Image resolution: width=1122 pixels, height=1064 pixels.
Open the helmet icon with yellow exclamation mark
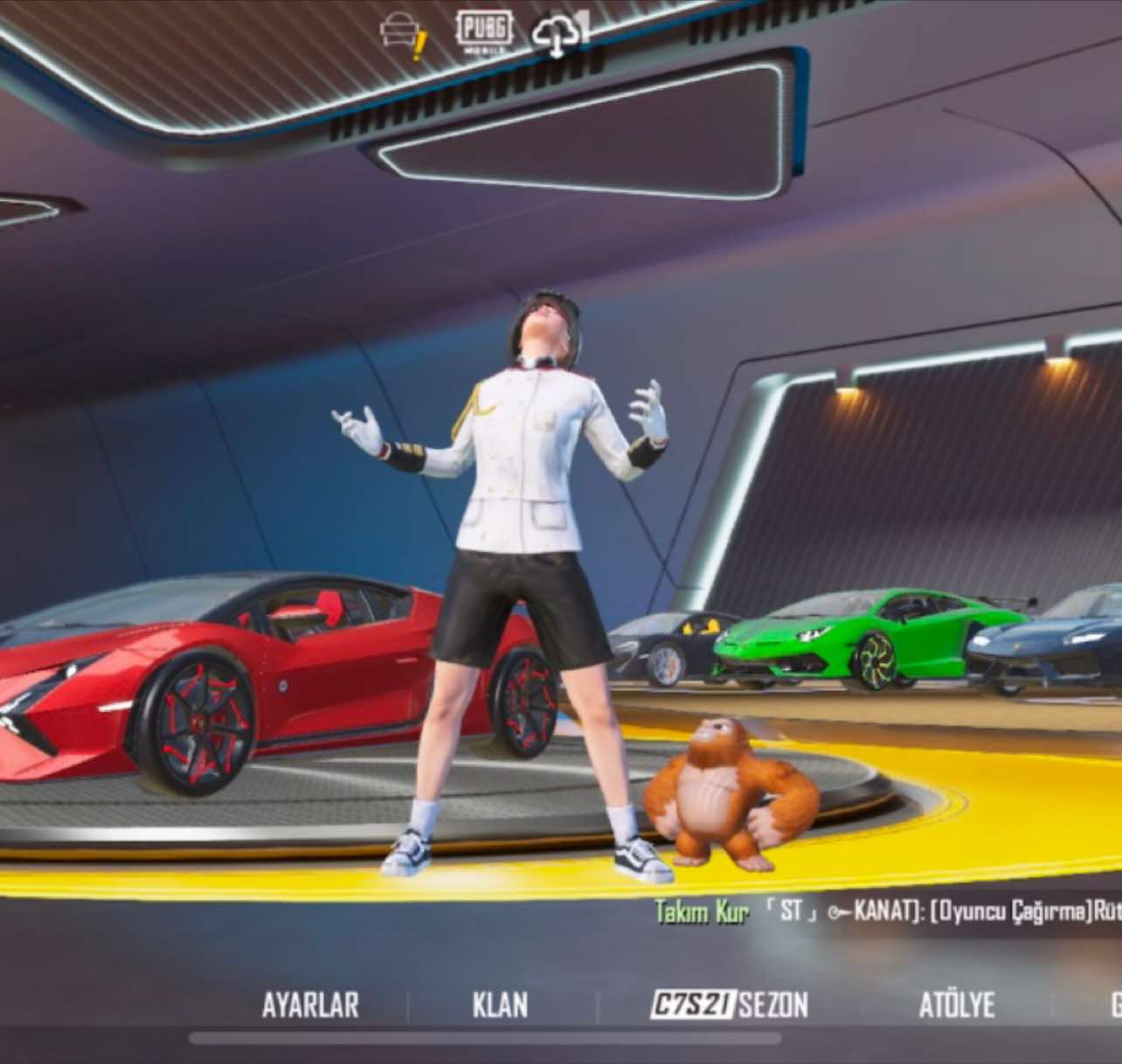[x=403, y=36]
